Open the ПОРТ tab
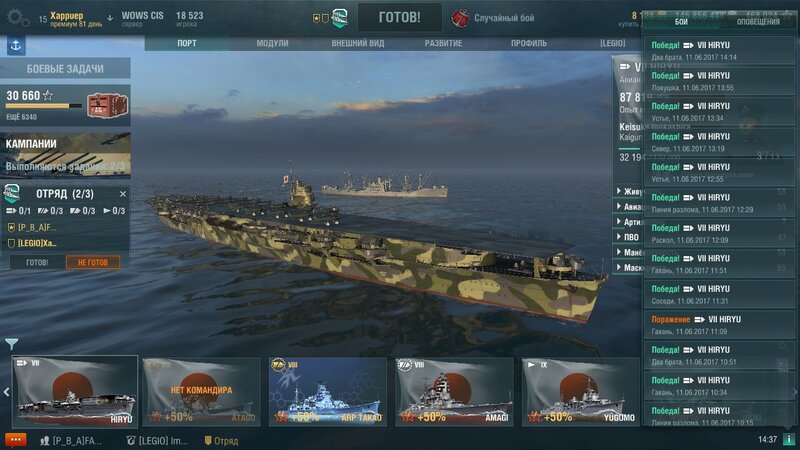 [x=187, y=44]
